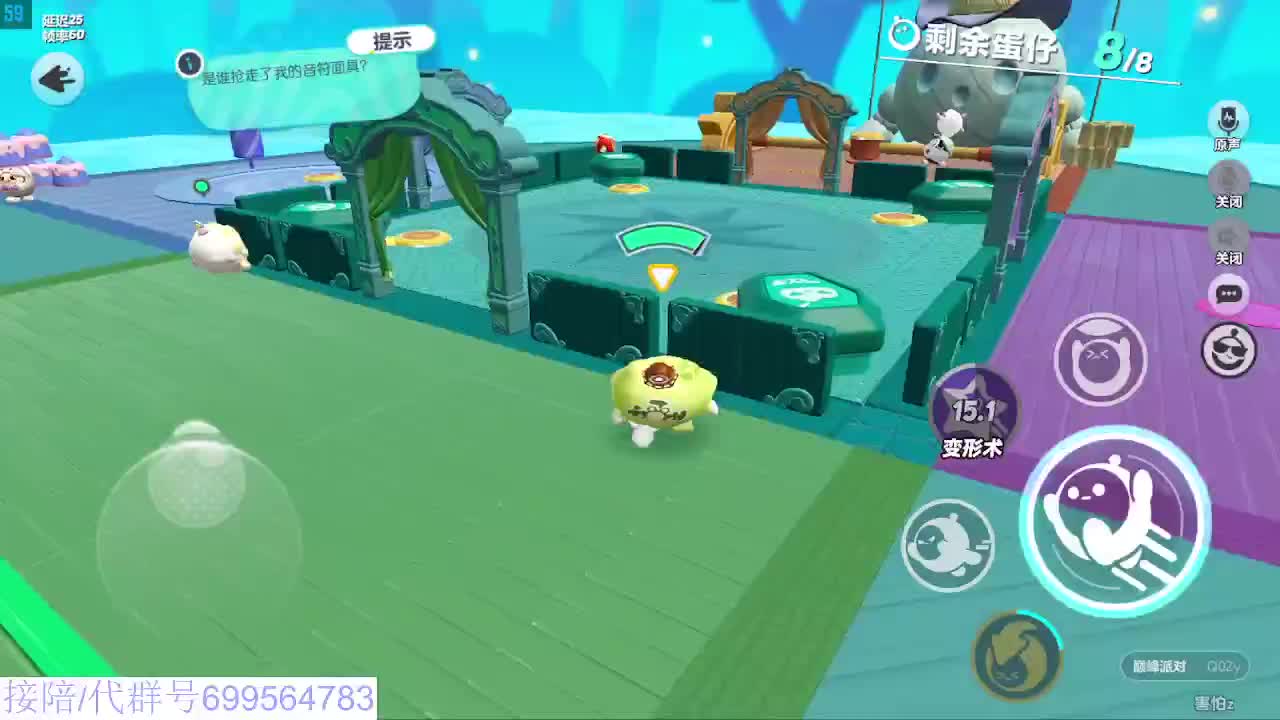Enable the first 关闭 disabled toggle

click(1227, 178)
